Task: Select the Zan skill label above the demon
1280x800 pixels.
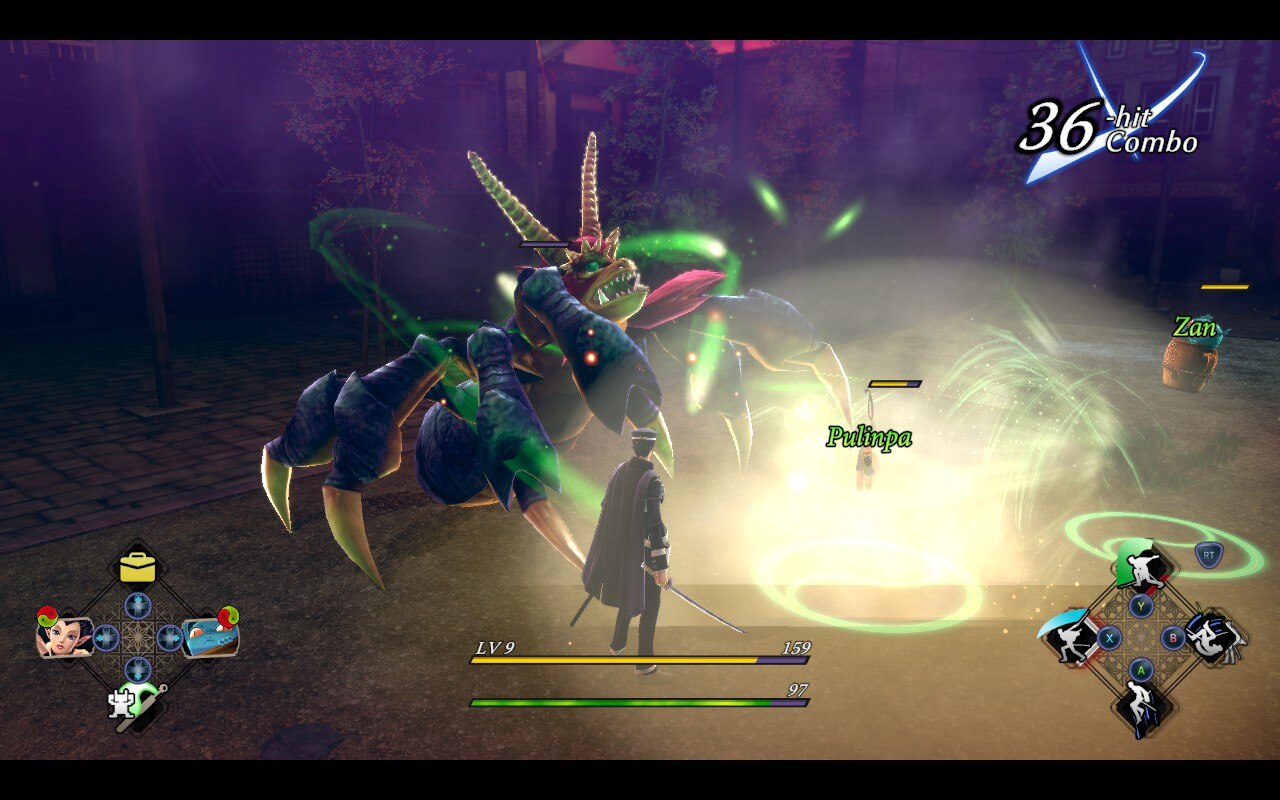Action: (x=1196, y=326)
